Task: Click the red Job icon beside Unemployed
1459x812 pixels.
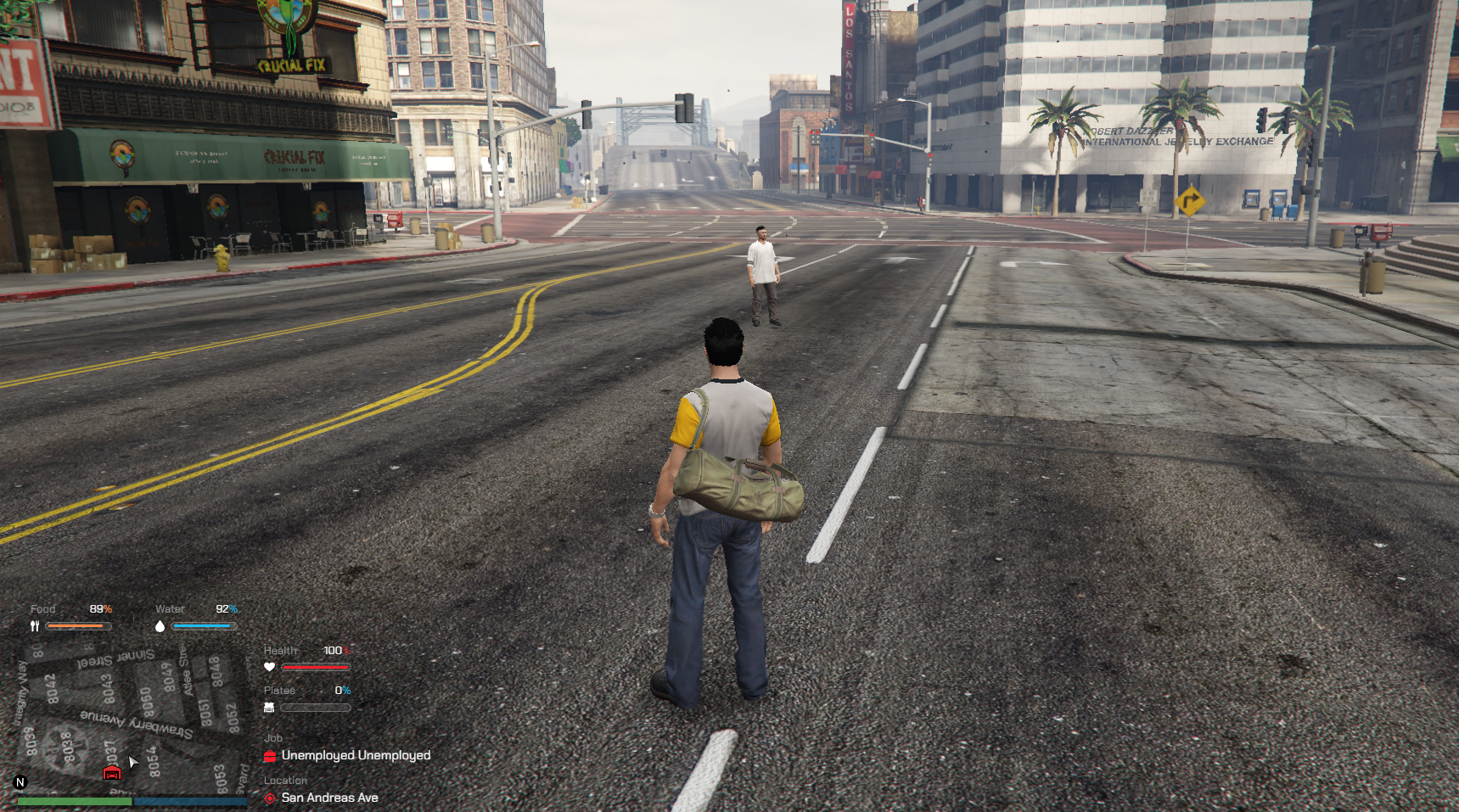Action: click(x=270, y=755)
